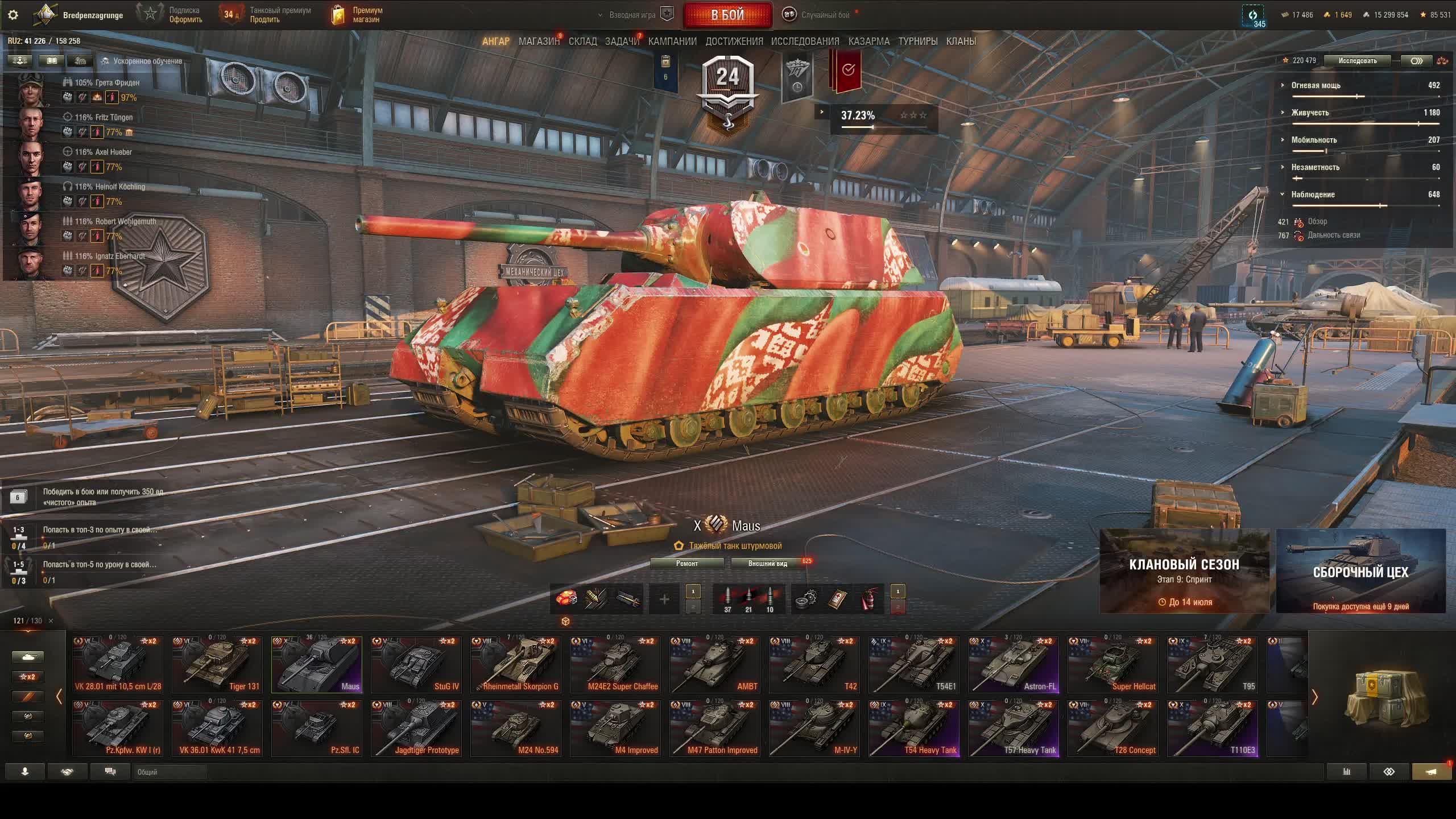Open the КЛАНОВЫЙ СЕЗОН banner

[1184, 570]
